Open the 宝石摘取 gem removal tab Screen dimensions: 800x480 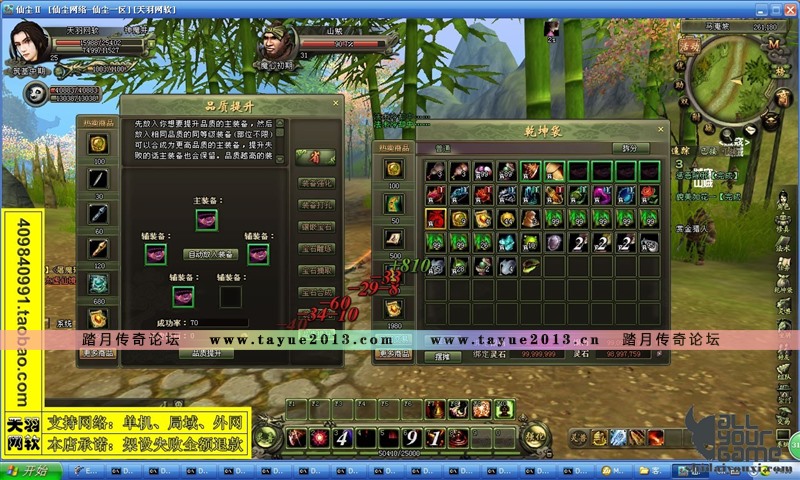(x=317, y=270)
